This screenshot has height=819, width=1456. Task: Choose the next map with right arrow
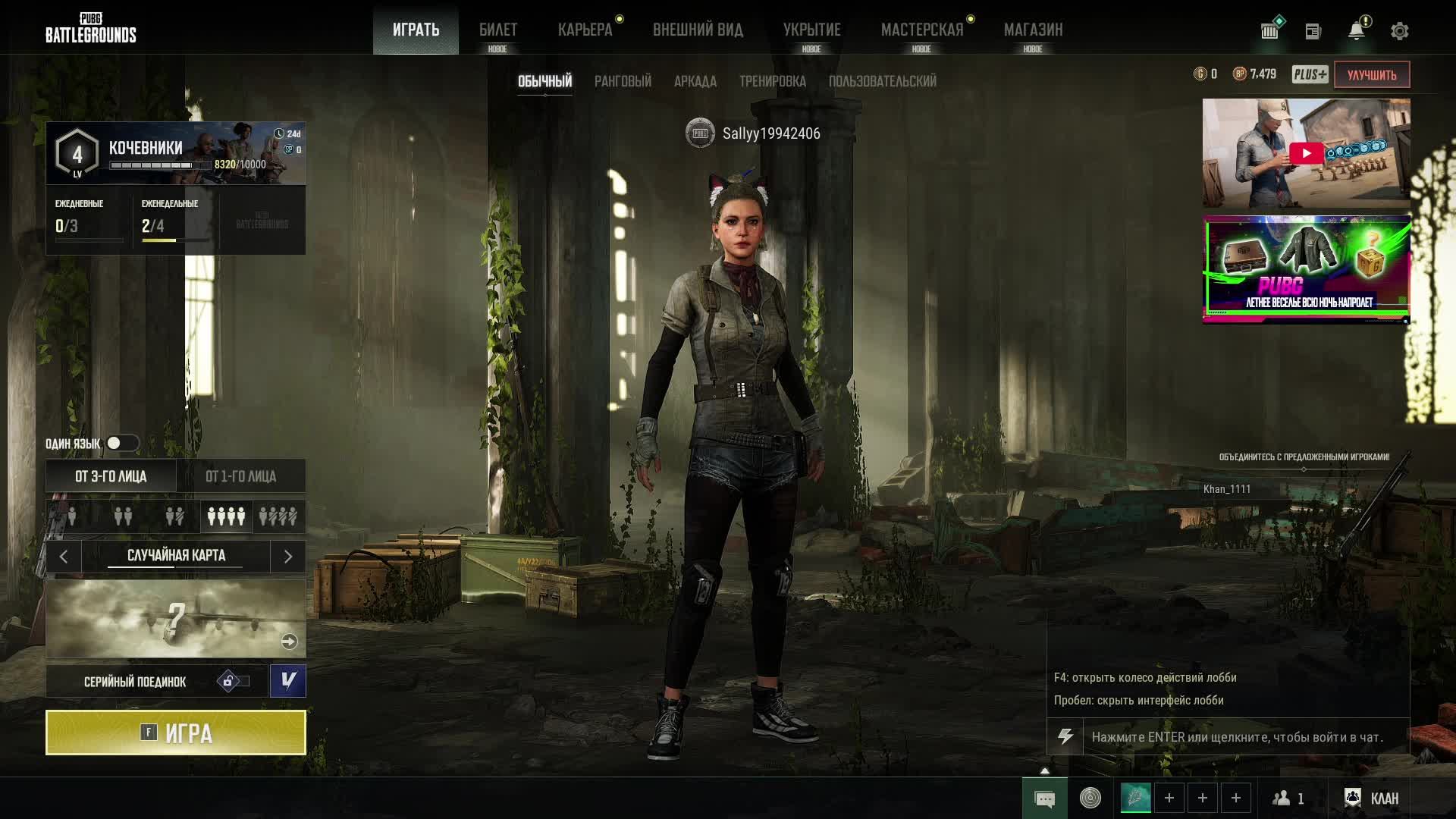click(288, 557)
